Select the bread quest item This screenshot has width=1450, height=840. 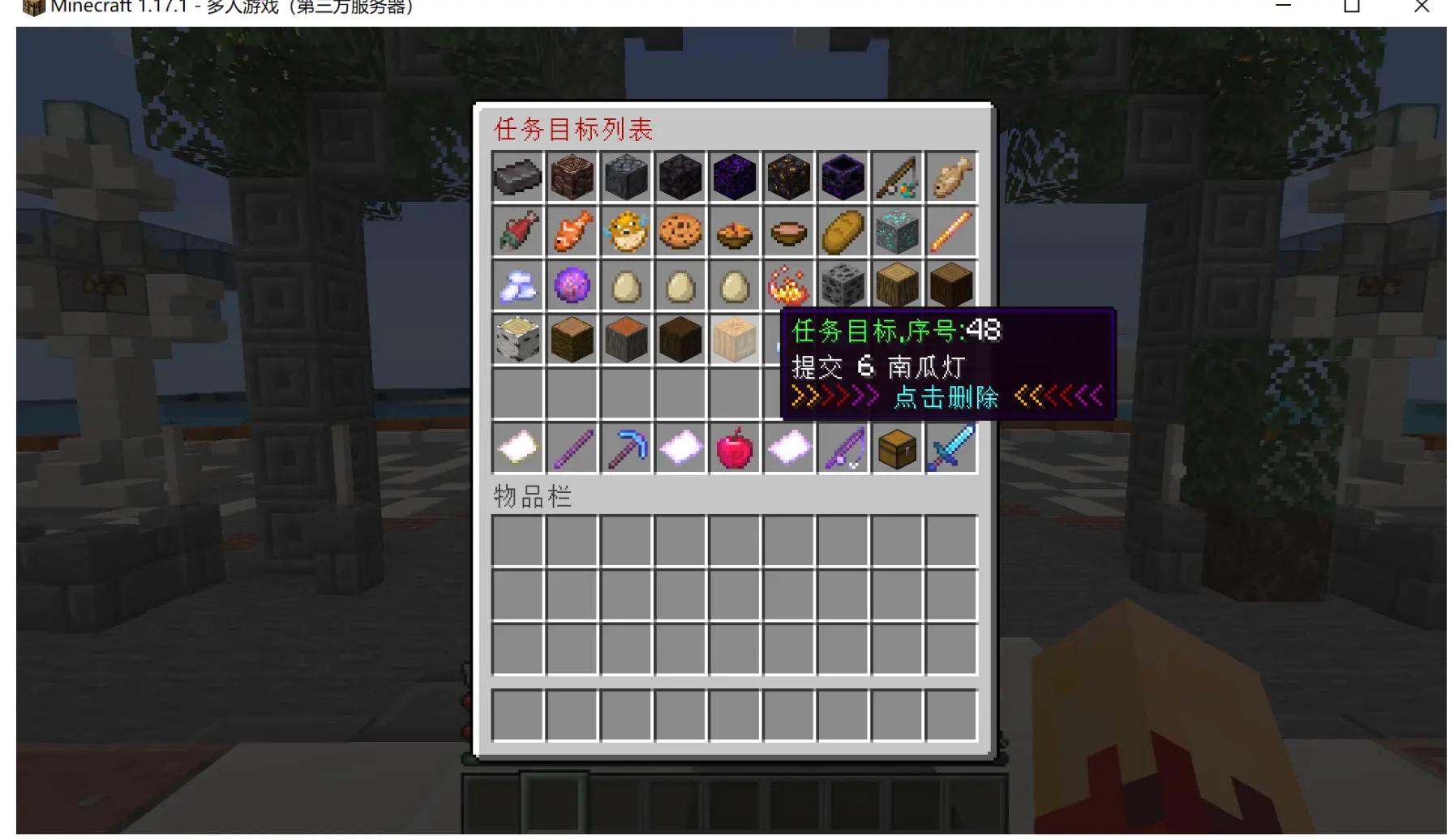click(x=843, y=231)
